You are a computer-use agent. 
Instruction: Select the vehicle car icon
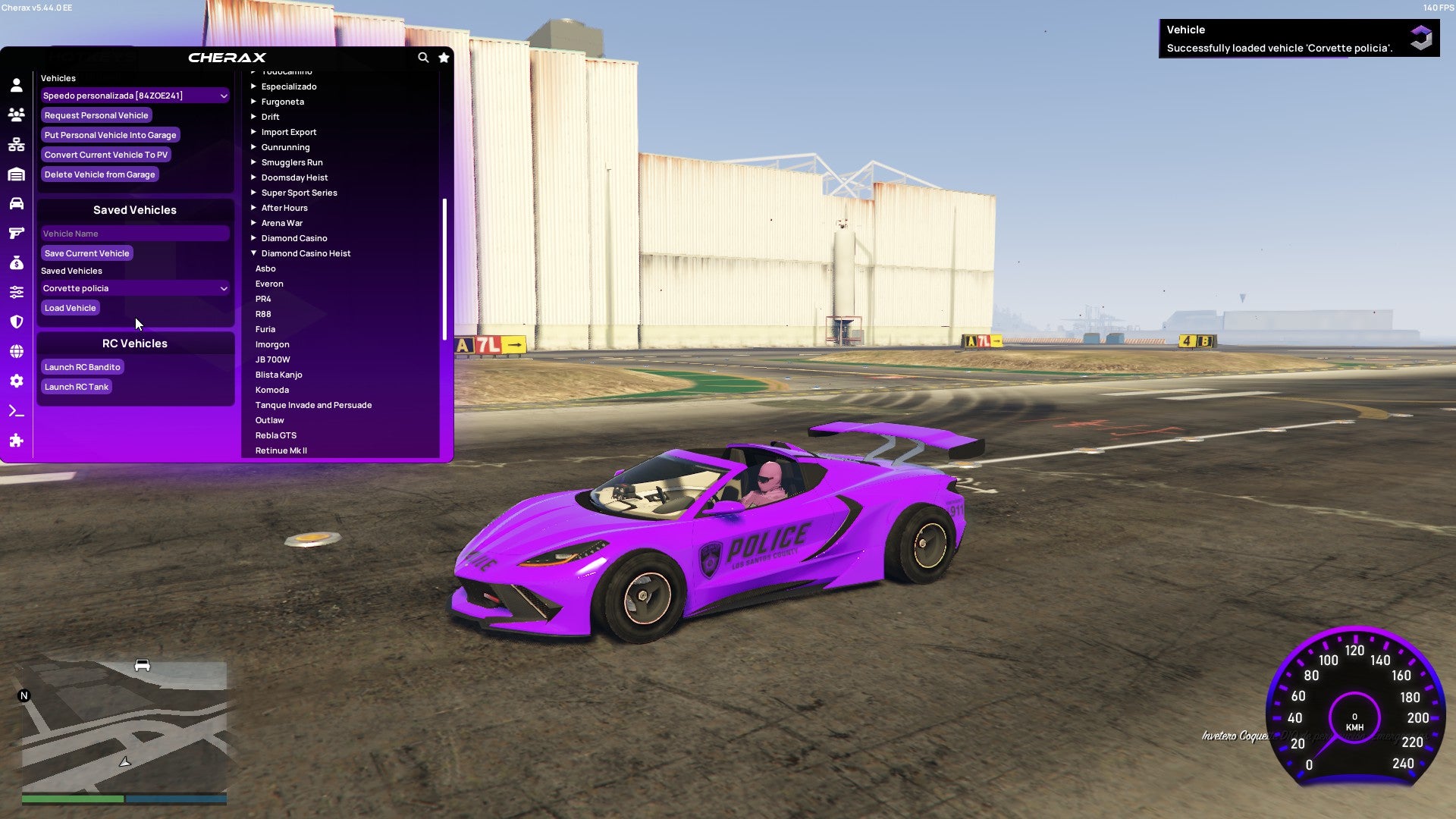(16, 203)
